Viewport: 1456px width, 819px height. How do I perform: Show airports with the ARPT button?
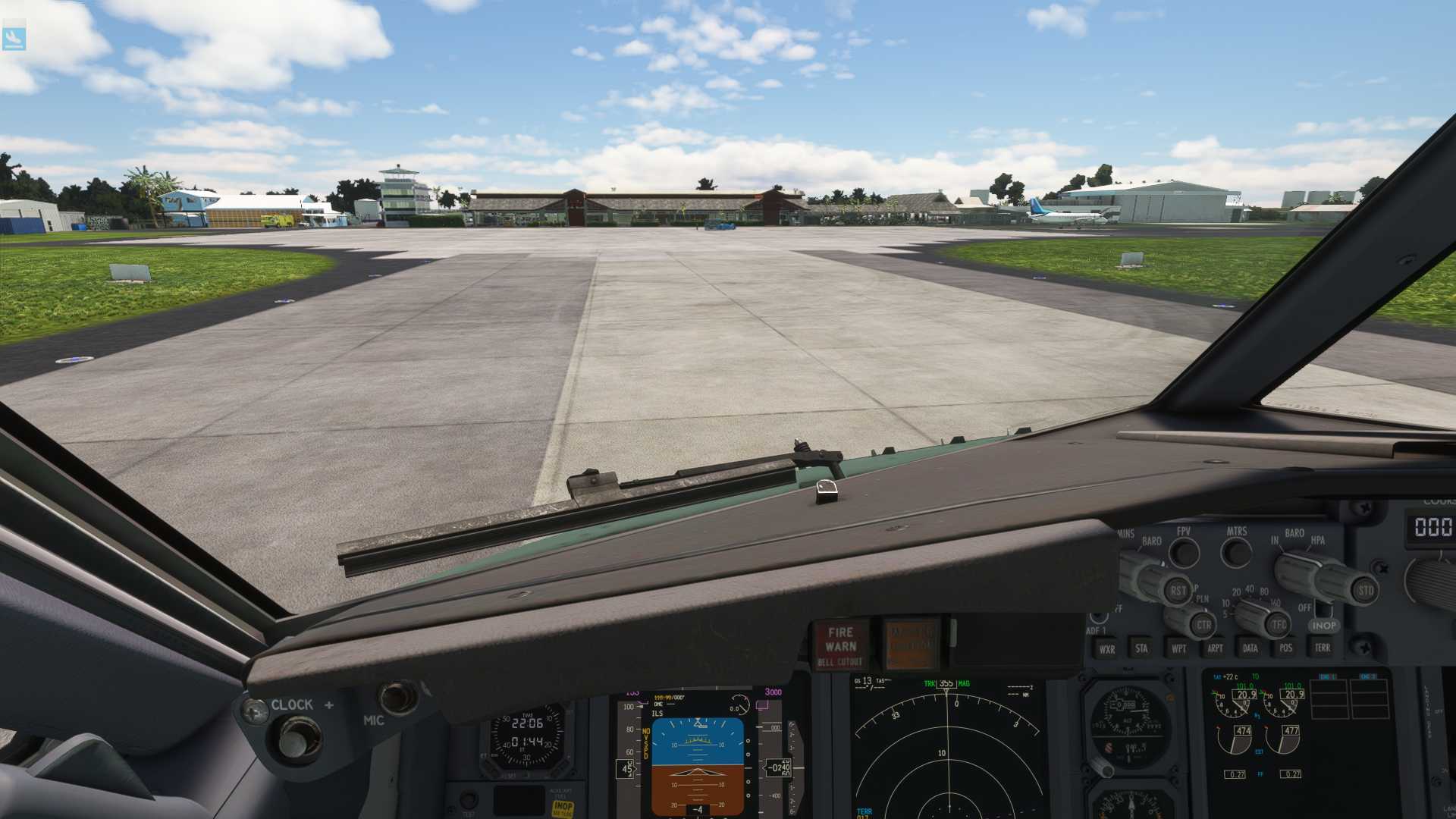pos(1215,648)
